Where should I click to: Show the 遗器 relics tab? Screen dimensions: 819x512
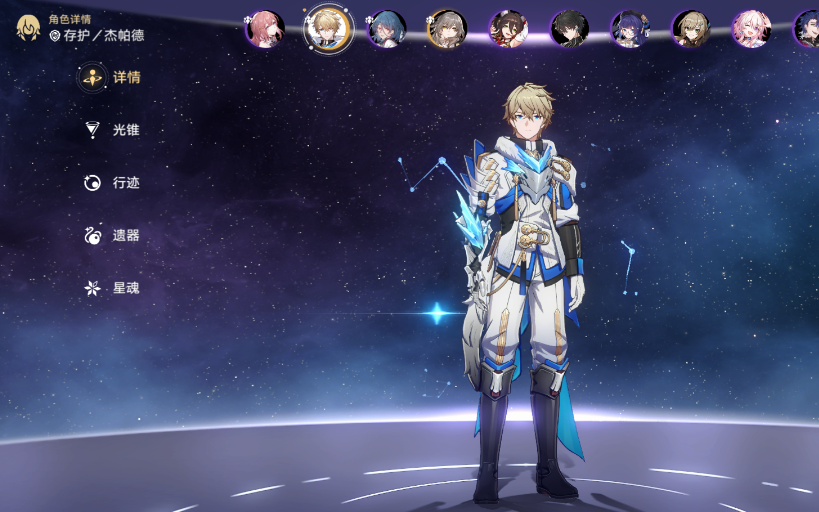112,236
